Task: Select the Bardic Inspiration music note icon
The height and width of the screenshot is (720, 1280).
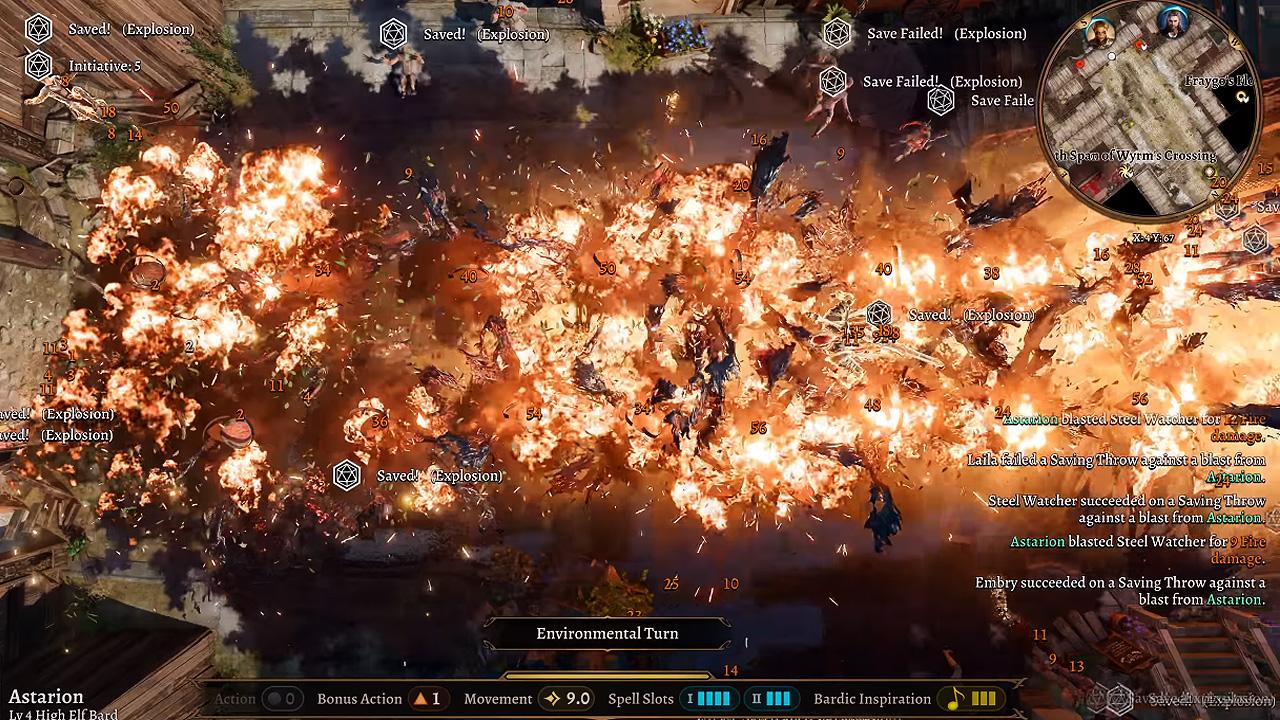Action: [x=952, y=699]
